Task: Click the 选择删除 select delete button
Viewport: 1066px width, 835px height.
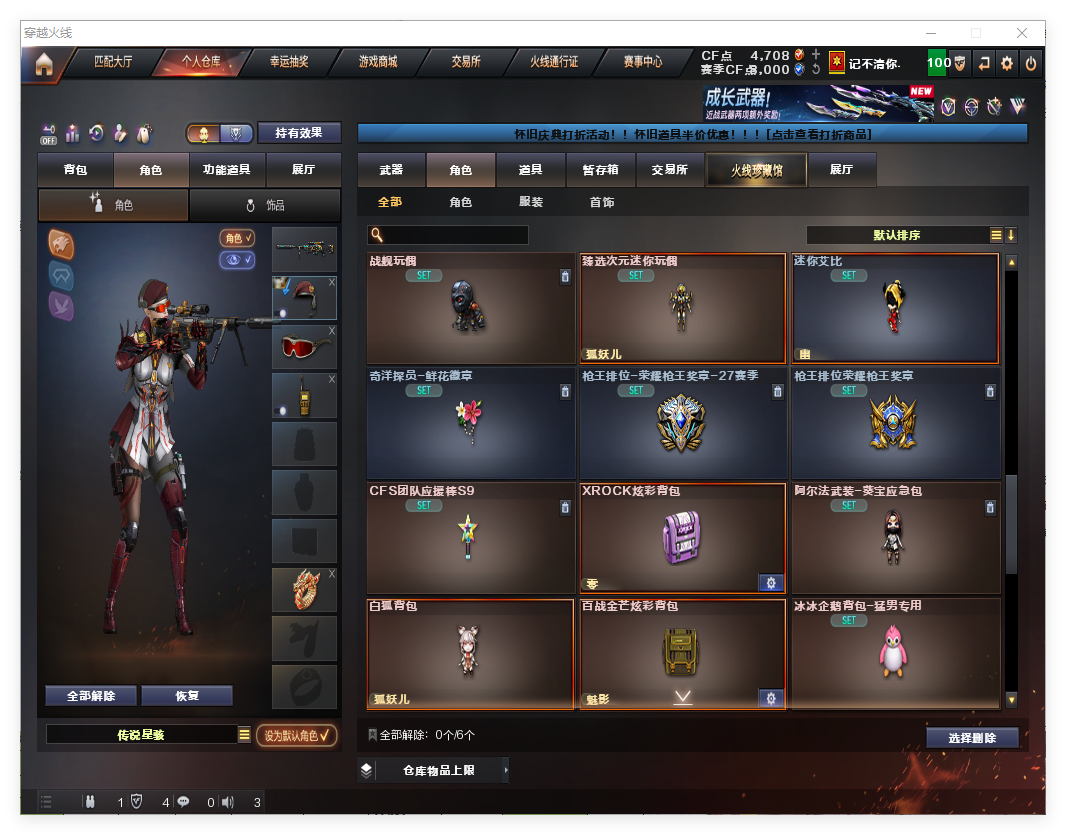Action: pyautogui.click(x=972, y=738)
